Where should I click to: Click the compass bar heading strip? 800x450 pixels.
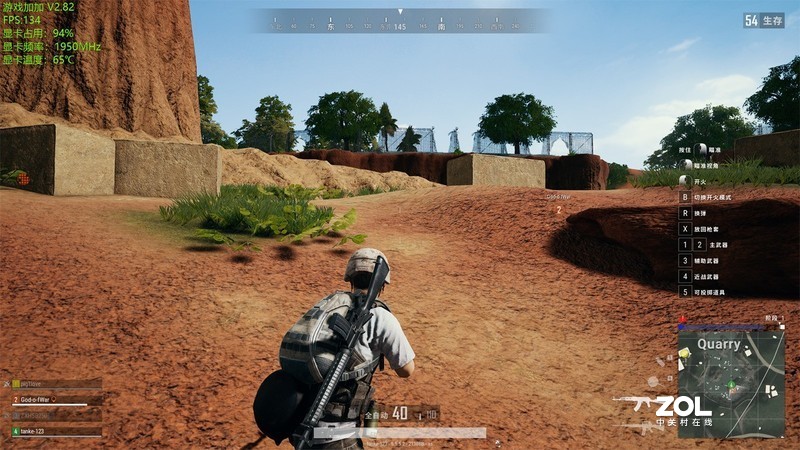point(400,21)
